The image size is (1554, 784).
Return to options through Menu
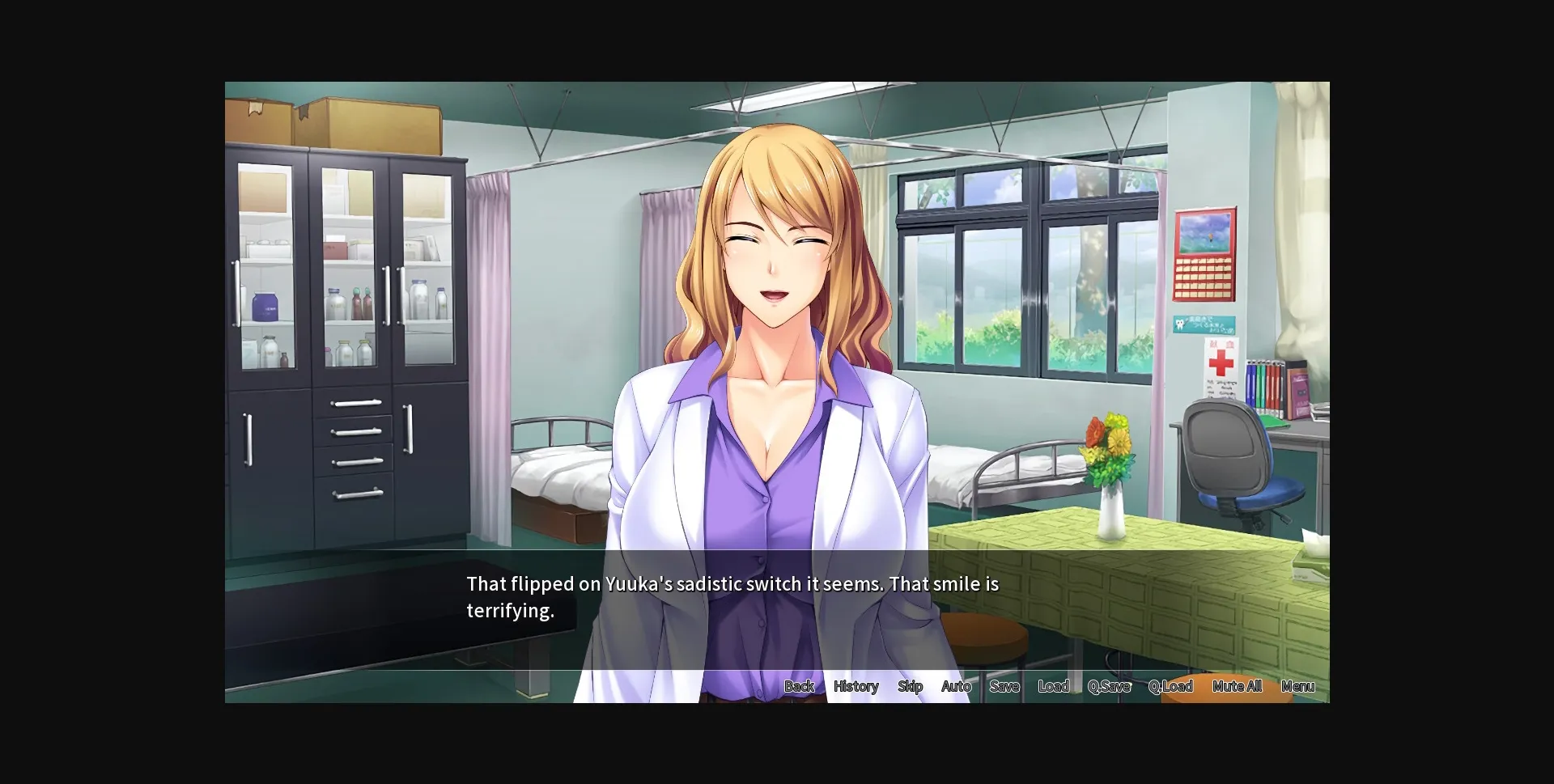coord(1298,686)
